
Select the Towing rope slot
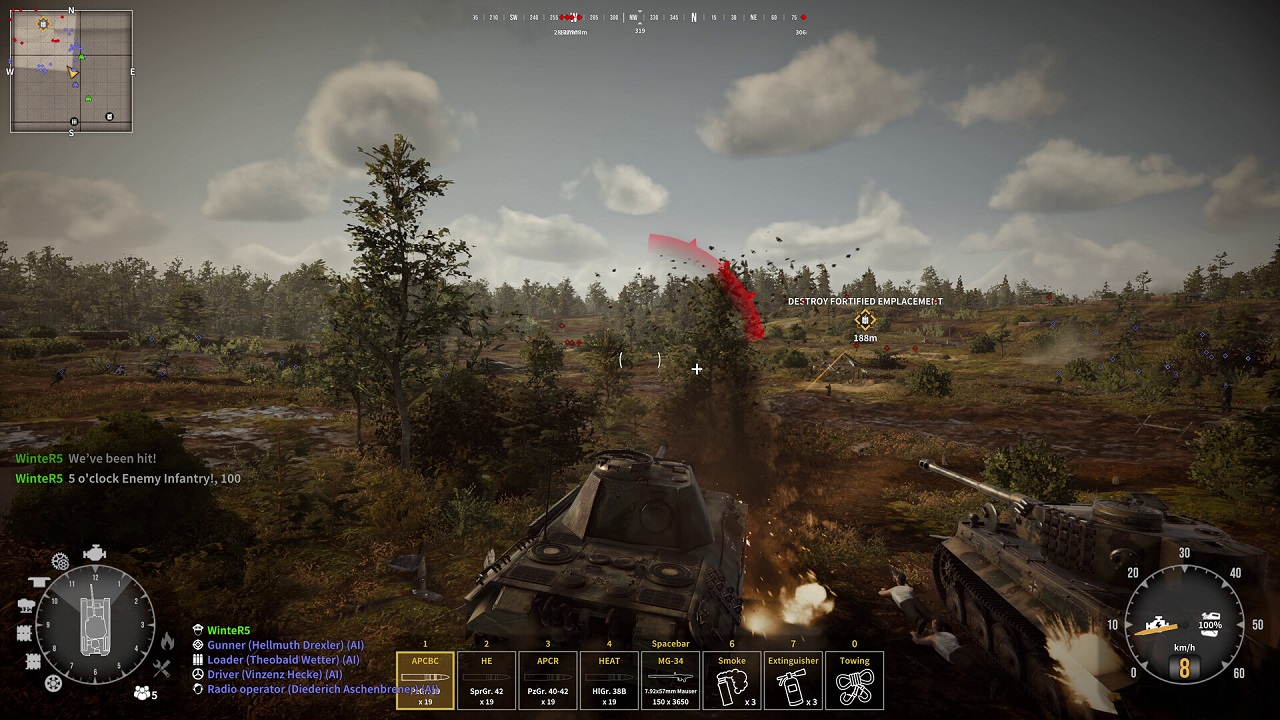click(854, 680)
